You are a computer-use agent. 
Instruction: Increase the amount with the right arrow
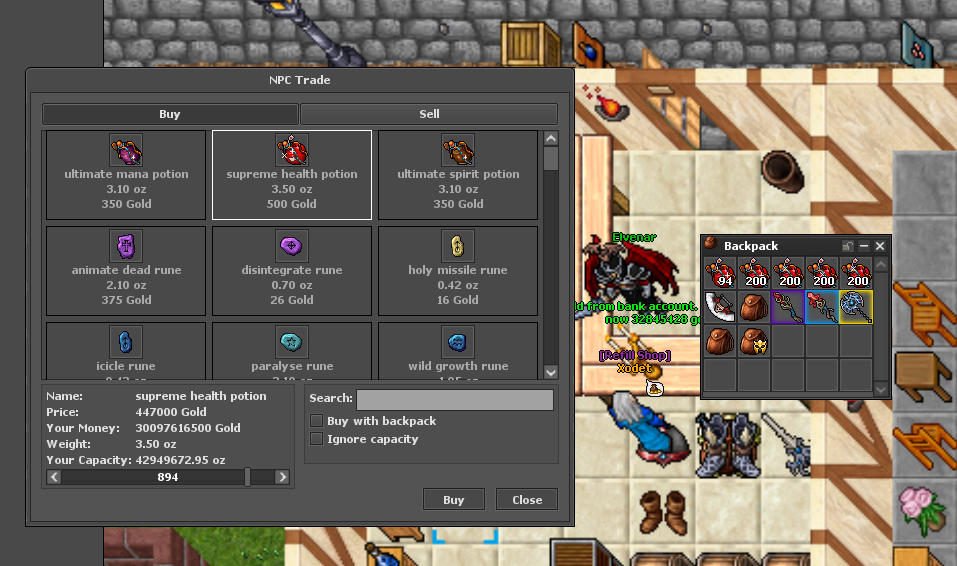coord(283,478)
